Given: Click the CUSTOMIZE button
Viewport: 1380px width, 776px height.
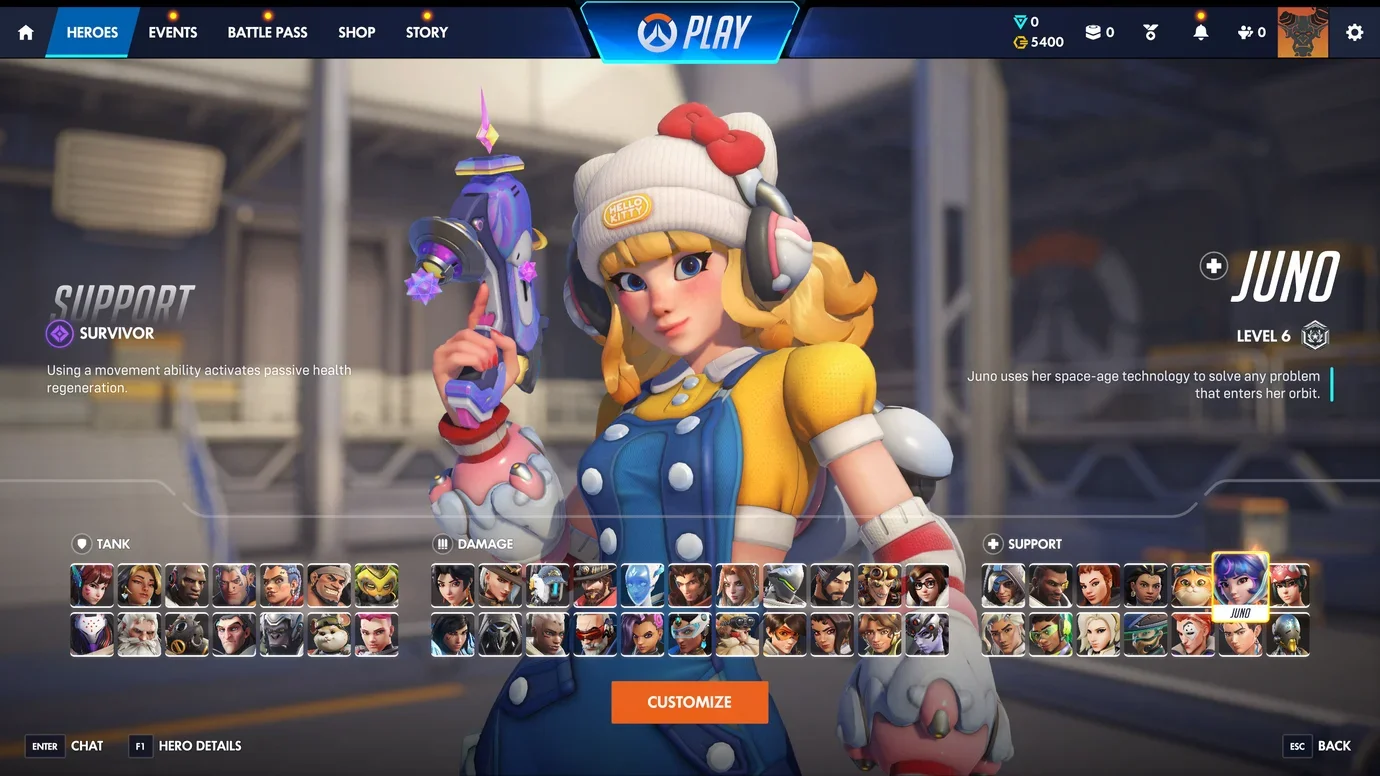Looking at the screenshot, I should pos(689,701).
